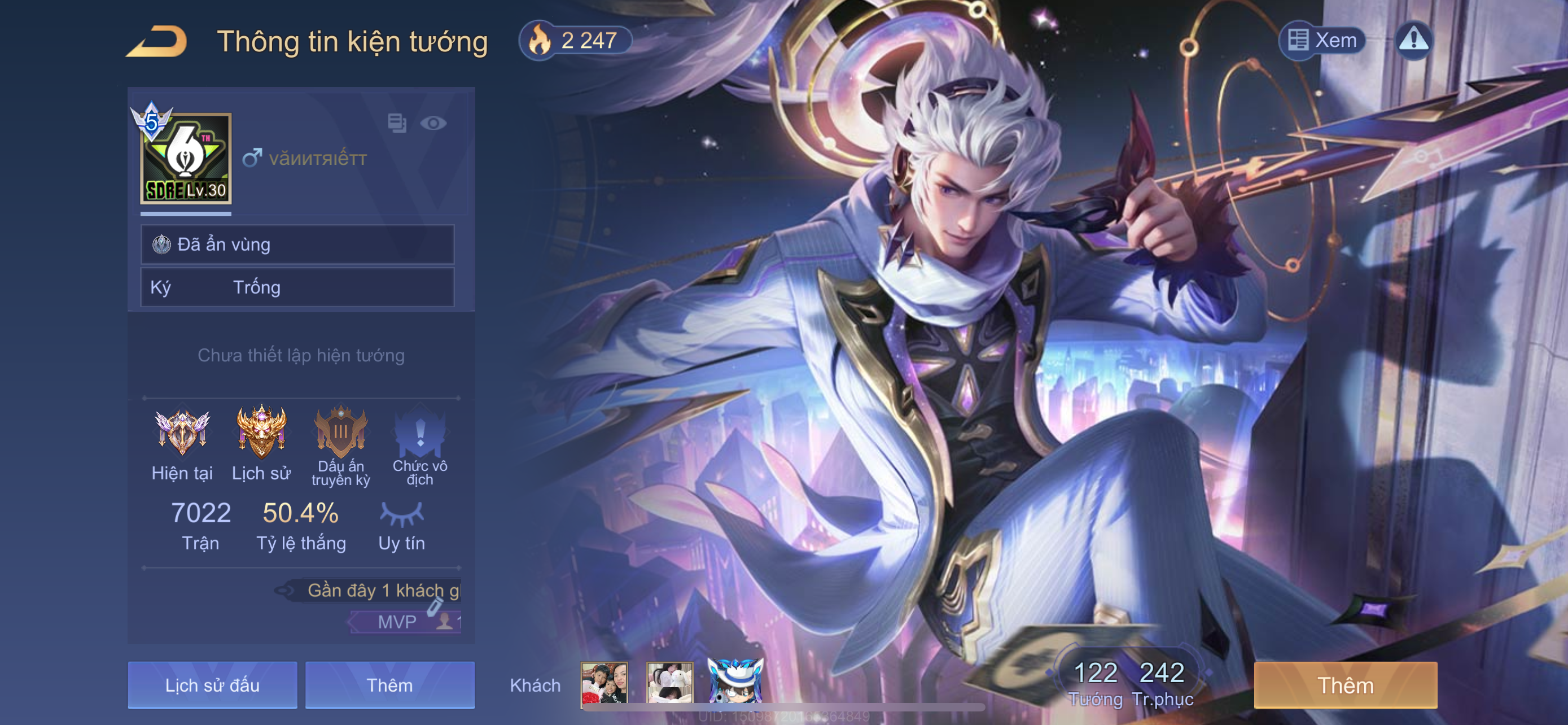Open the visitor avatar with white rabbit
1568x725 pixels.
coord(669,683)
